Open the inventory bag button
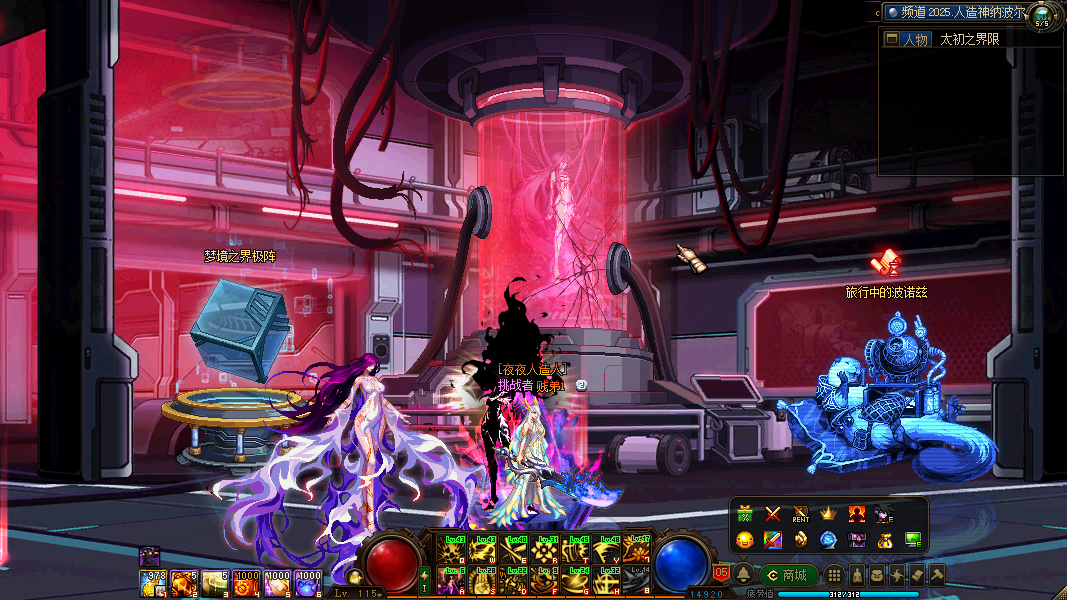Viewport: 1067px width, 600px height. tap(877, 575)
